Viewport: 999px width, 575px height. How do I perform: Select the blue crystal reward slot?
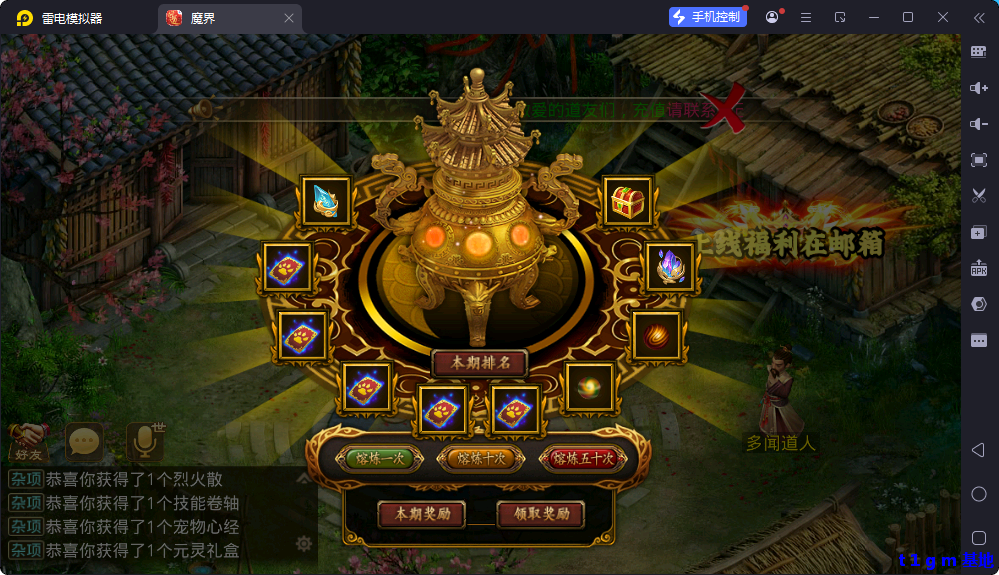coord(327,201)
